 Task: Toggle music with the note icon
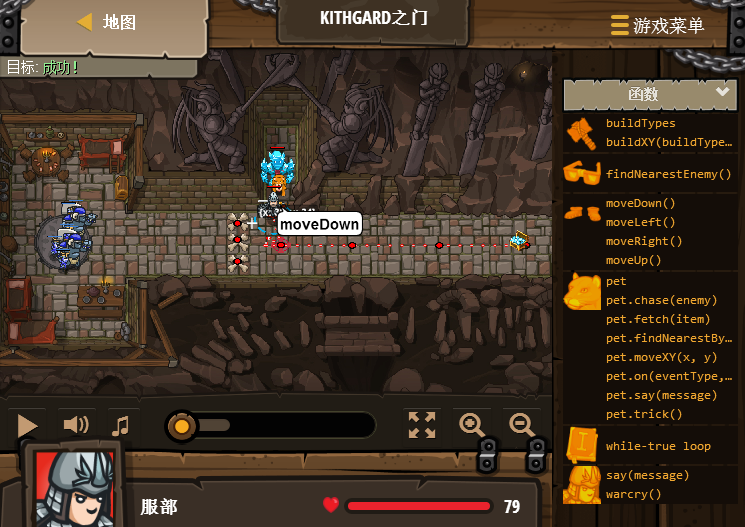[x=121, y=426]
